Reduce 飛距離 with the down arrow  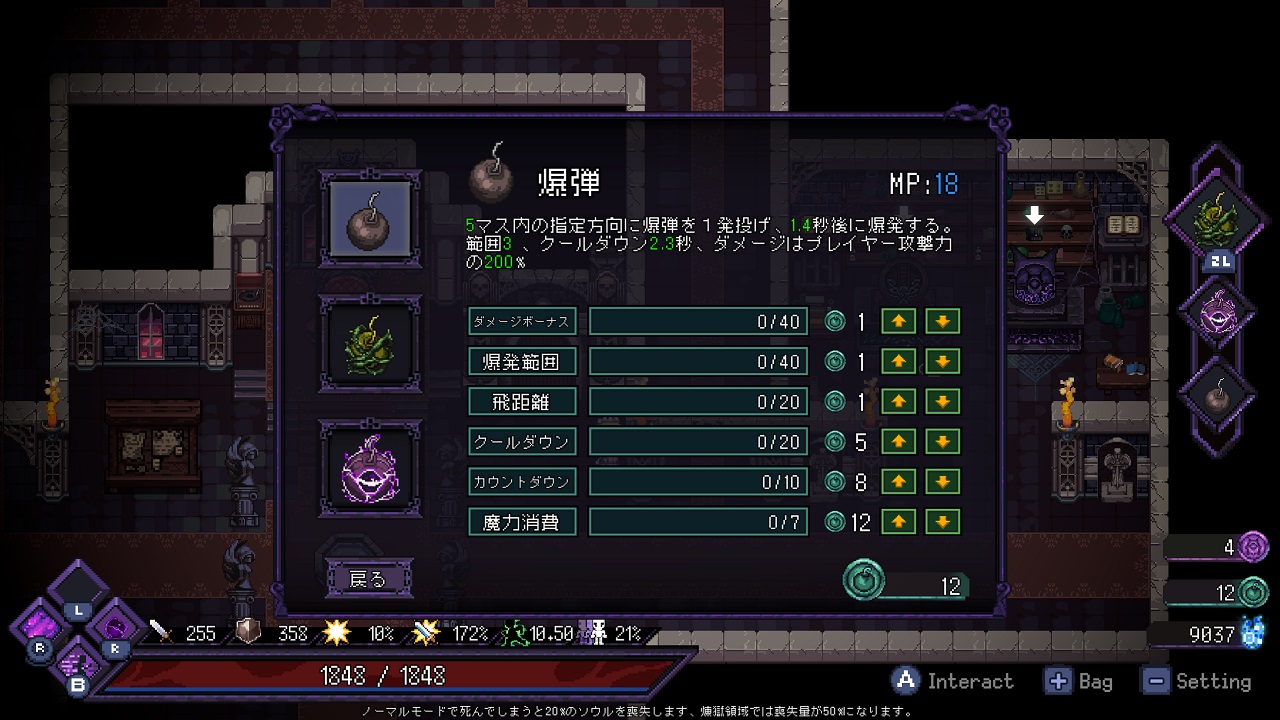tap(942, 401)
